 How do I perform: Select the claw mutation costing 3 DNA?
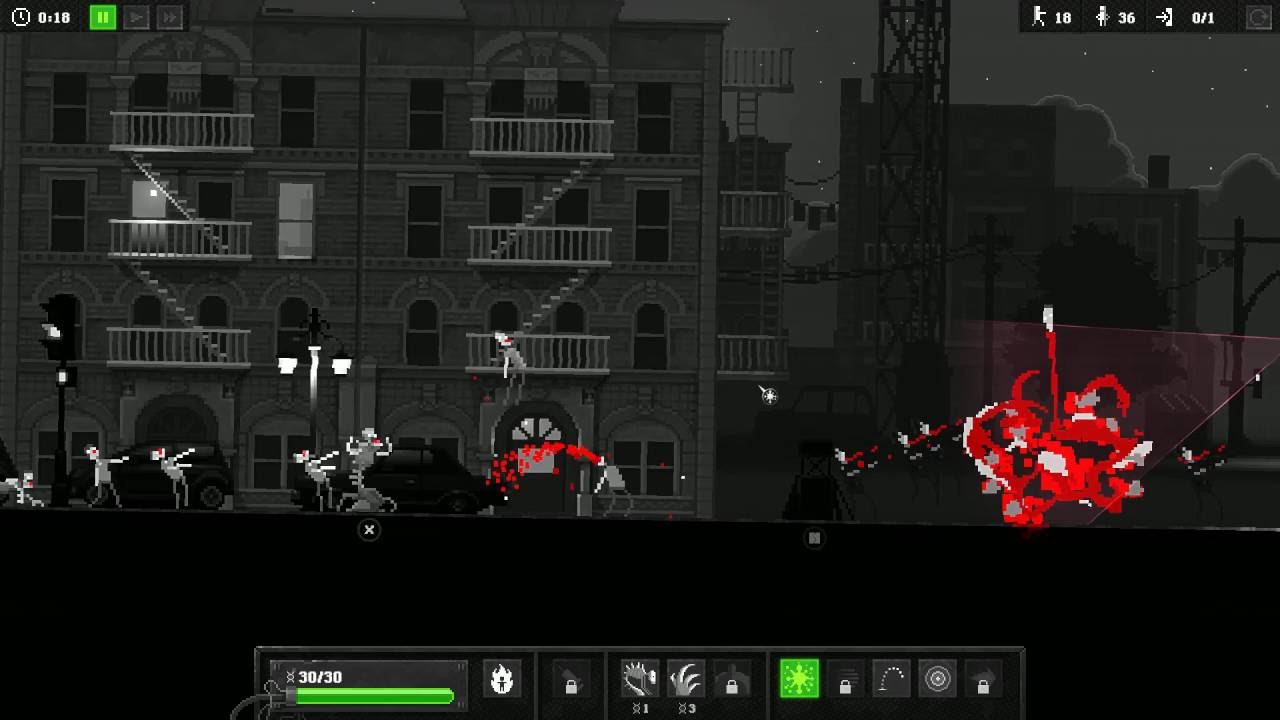(686, 679)
